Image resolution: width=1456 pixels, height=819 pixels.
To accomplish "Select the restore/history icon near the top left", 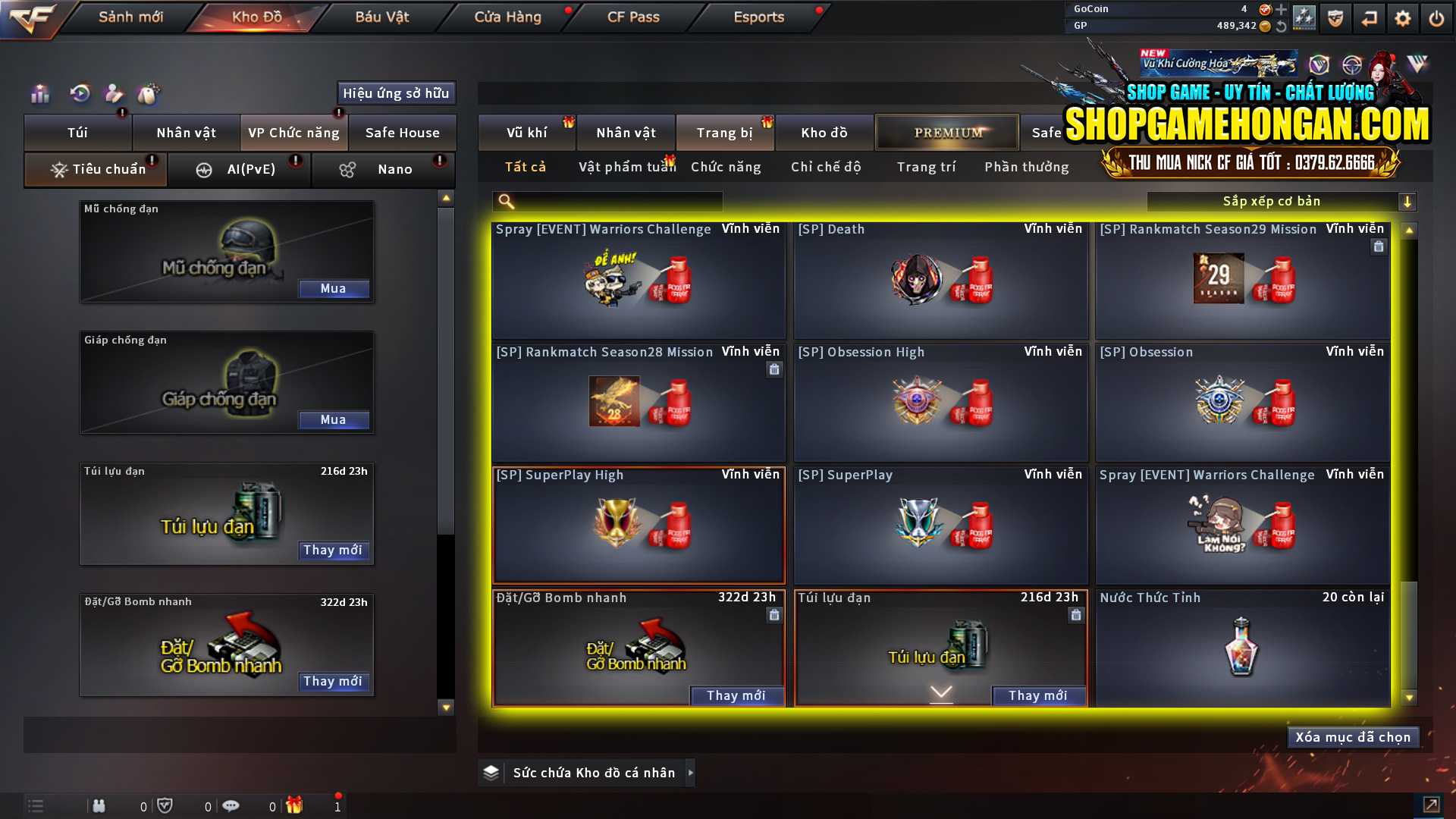I will click(x=80, y=94).
